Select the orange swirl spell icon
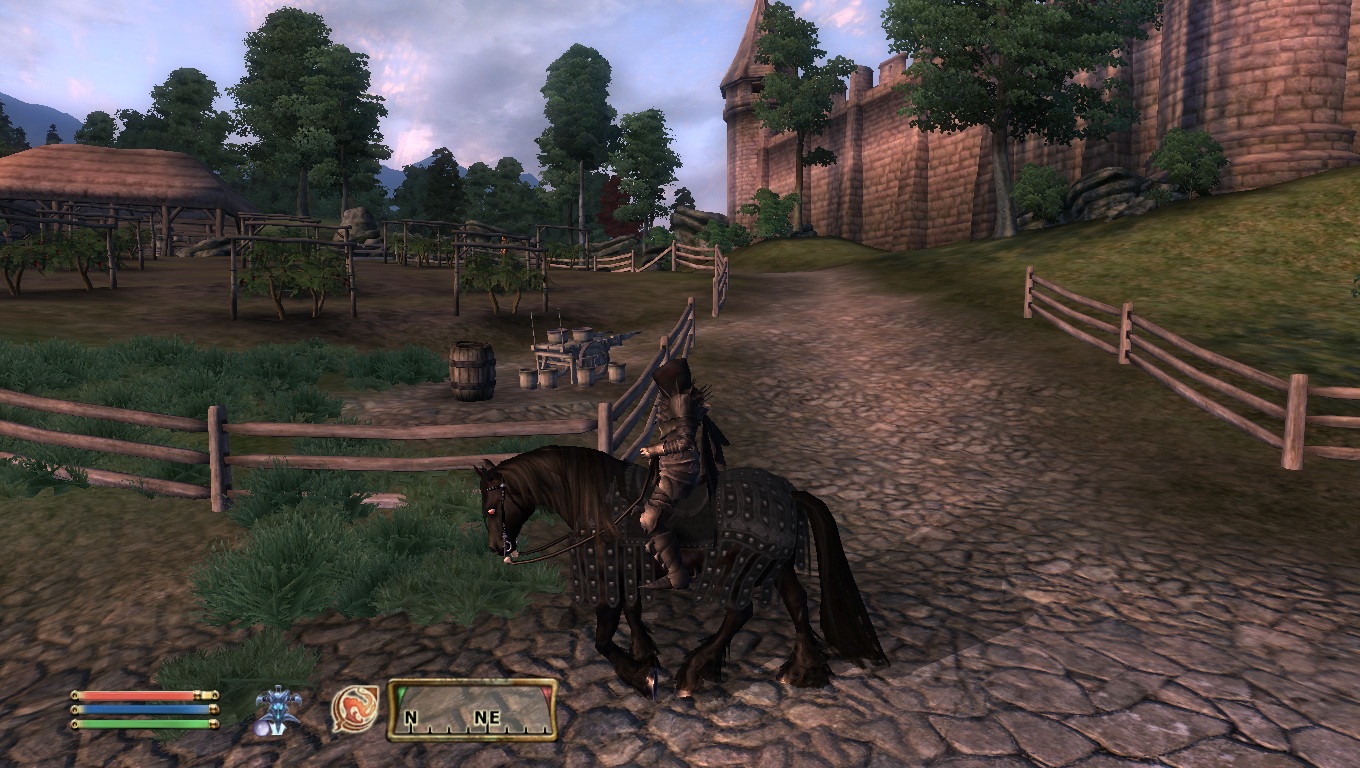1360x768 pixels. point(355,709)
